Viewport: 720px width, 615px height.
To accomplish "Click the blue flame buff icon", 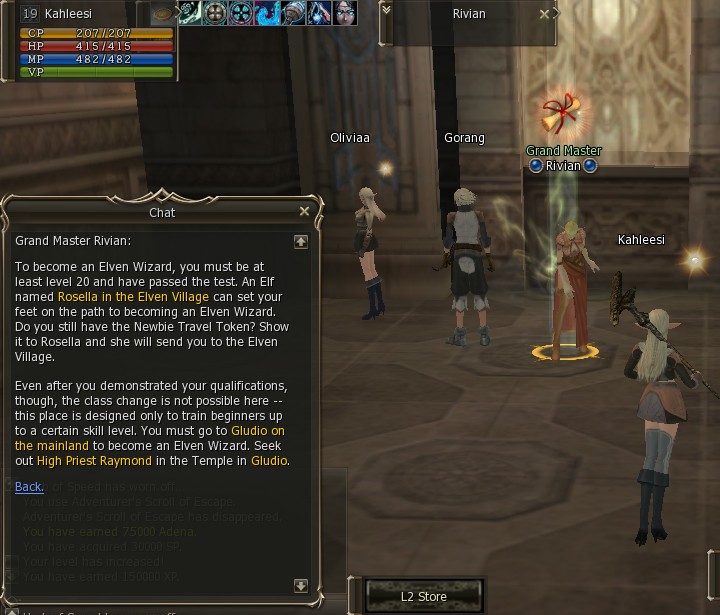I will (x=268, y=13).
